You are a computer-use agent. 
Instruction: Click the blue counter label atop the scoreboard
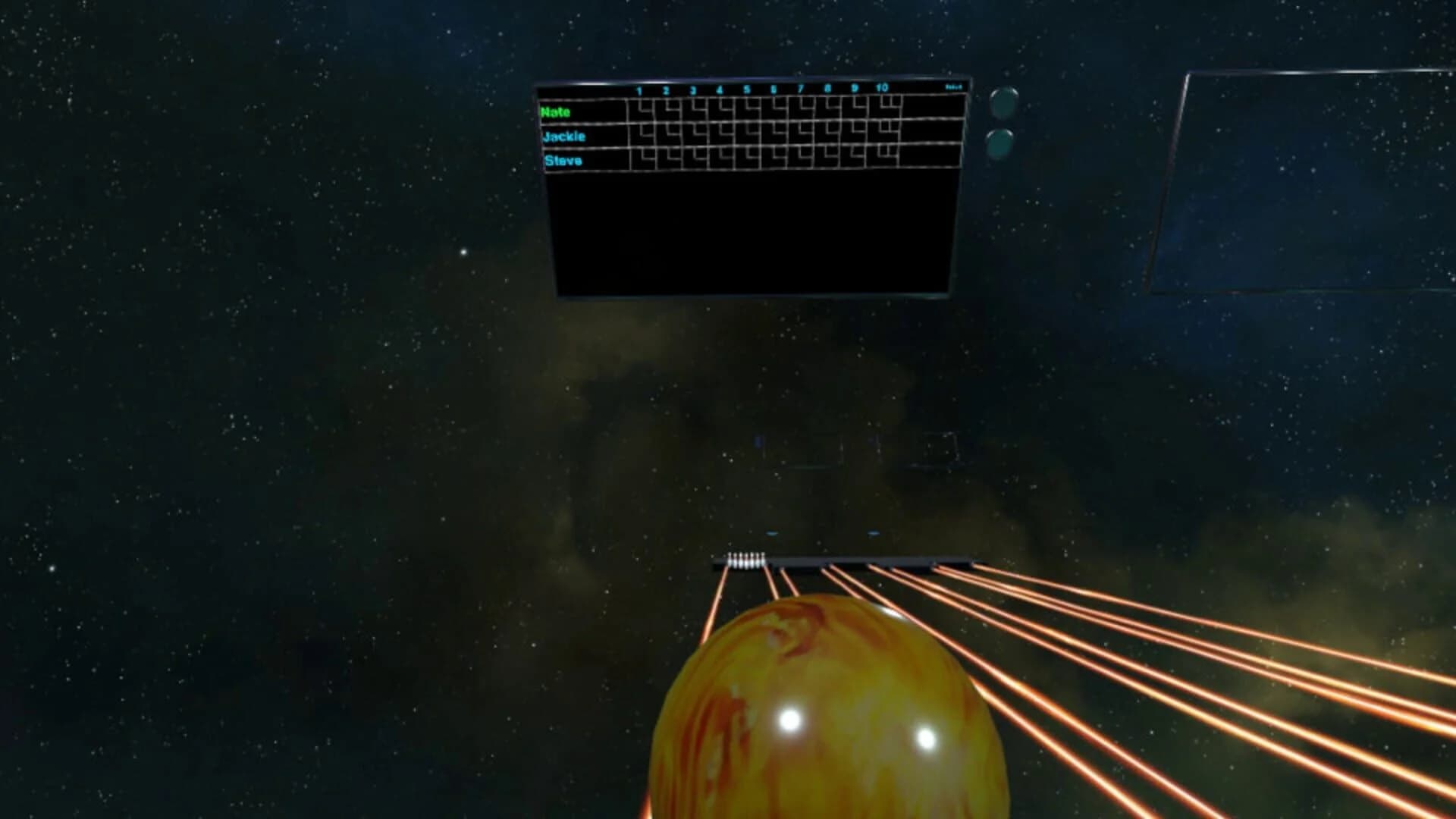[955, 86]
